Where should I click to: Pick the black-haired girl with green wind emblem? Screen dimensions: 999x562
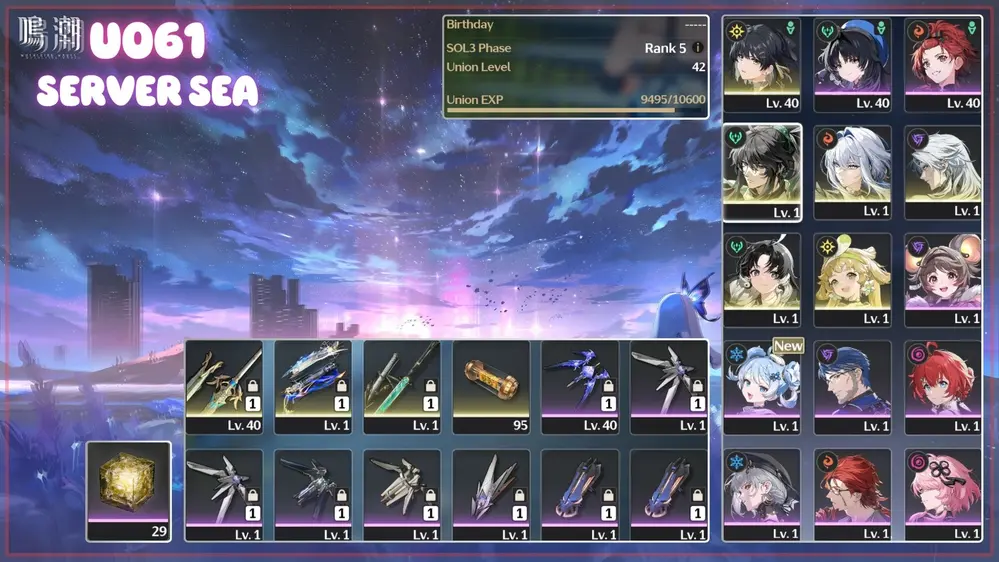pyautogui.click(x=762, y=279)
